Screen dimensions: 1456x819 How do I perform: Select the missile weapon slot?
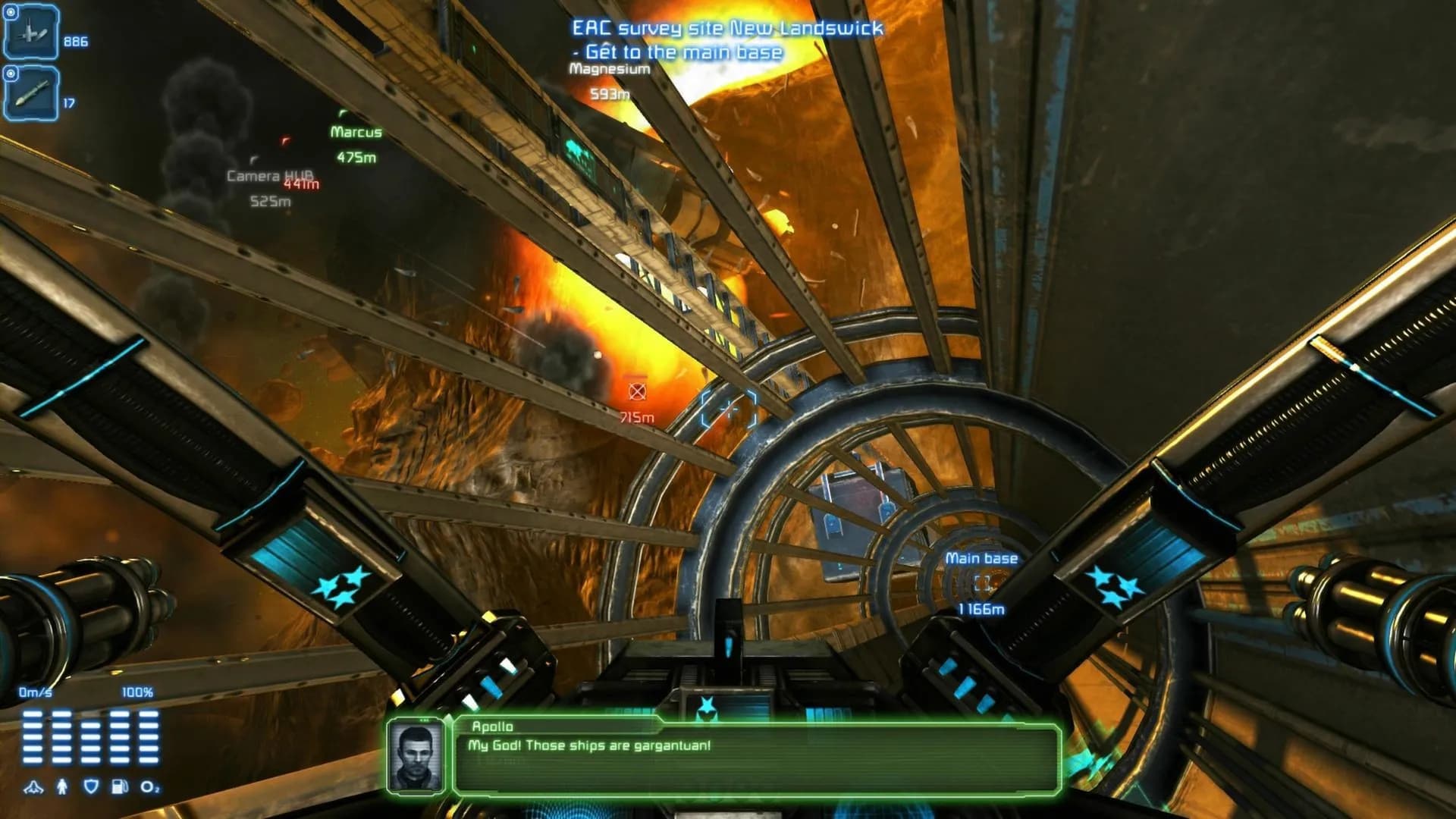tap(31, 94)
